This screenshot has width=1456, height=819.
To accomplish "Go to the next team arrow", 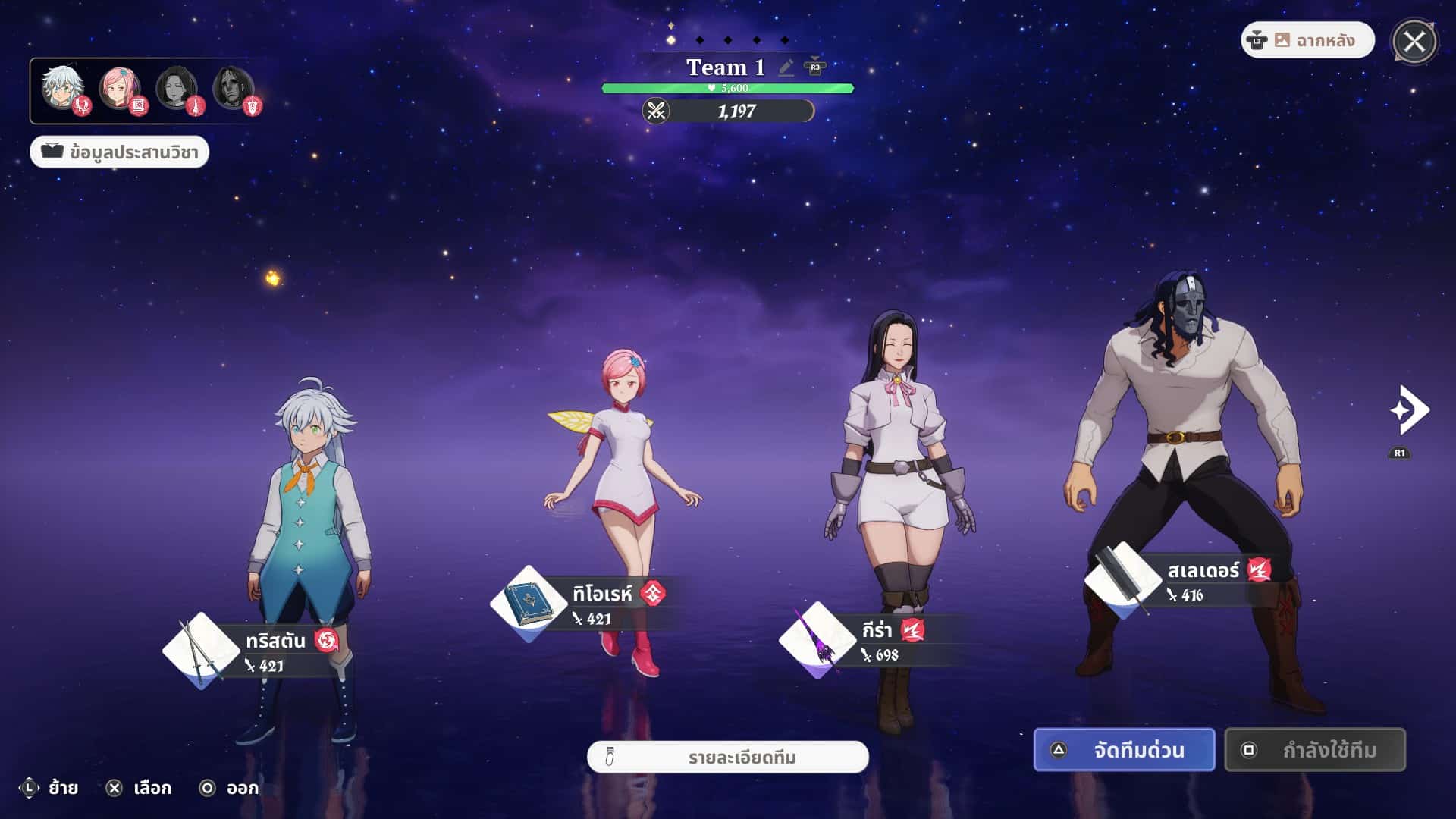I will [x=1409, y=411].
